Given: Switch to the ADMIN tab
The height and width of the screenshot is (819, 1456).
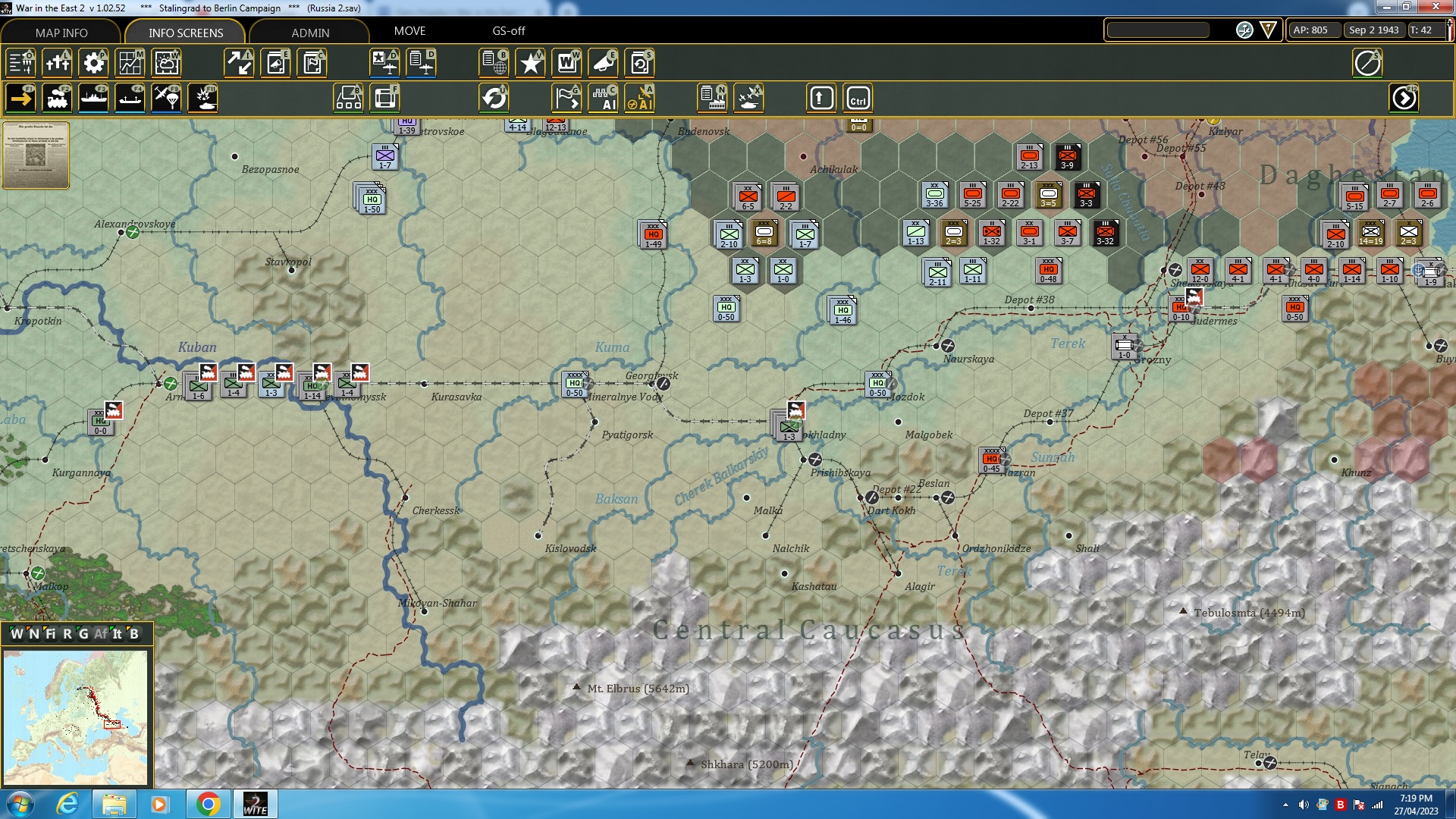Looking at the screenshot, I should (311, 33).
